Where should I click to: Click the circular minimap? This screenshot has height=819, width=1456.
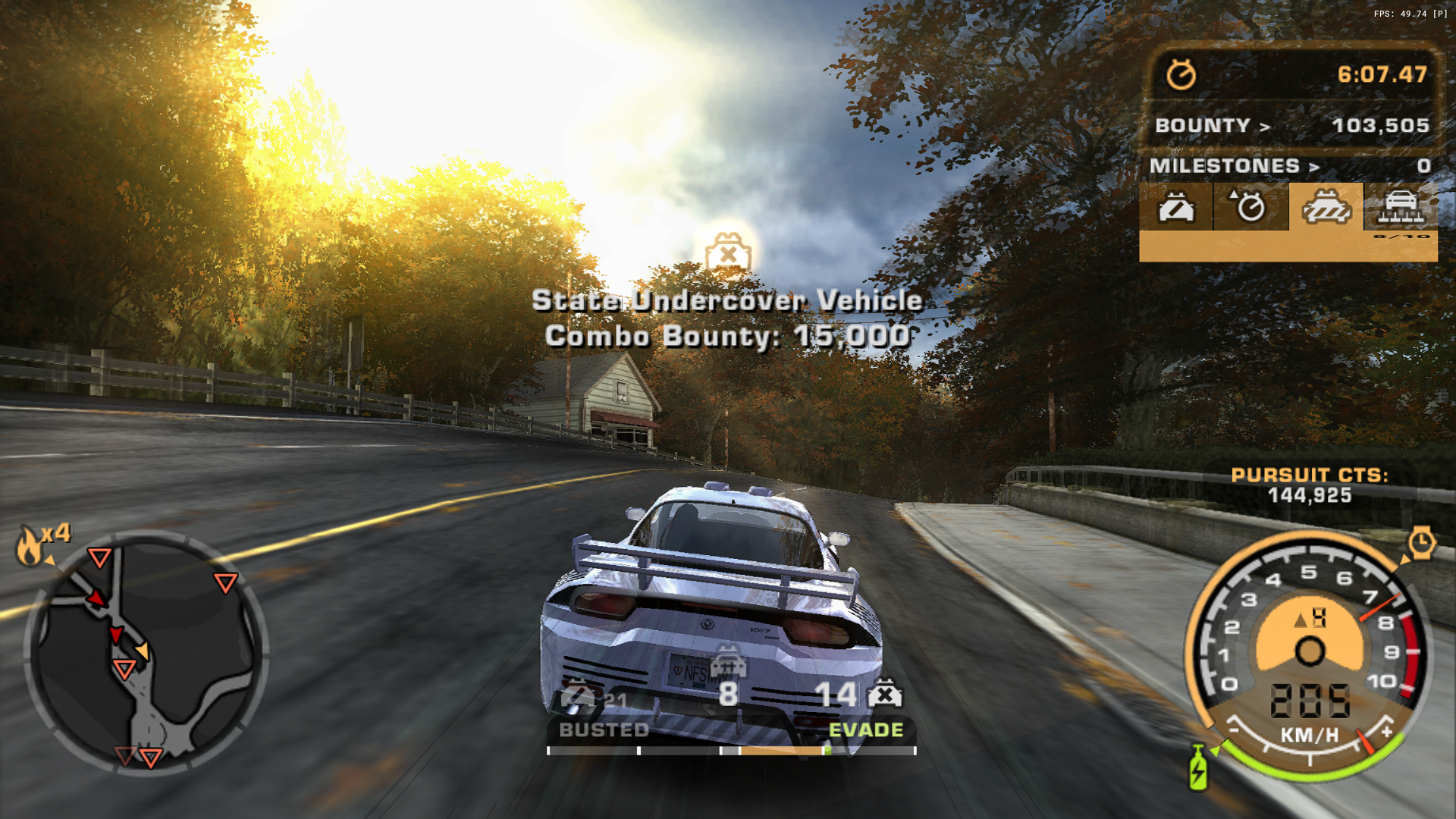(x=146, y=653)
